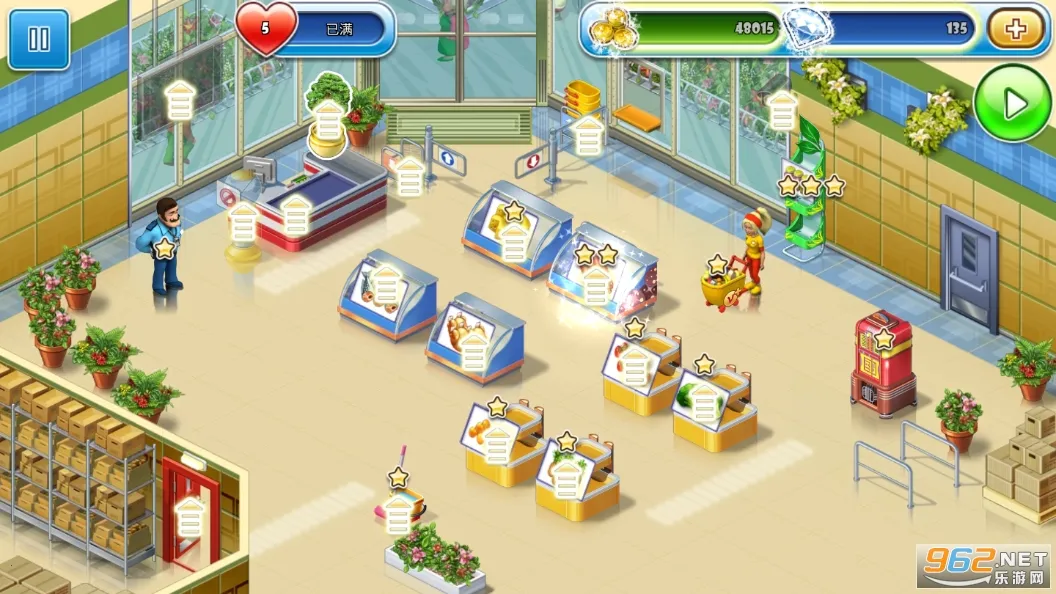
Task: Tap the upgrade arrow on the two-star freezer
Action: pyautogui.click(x=596, y=287)
